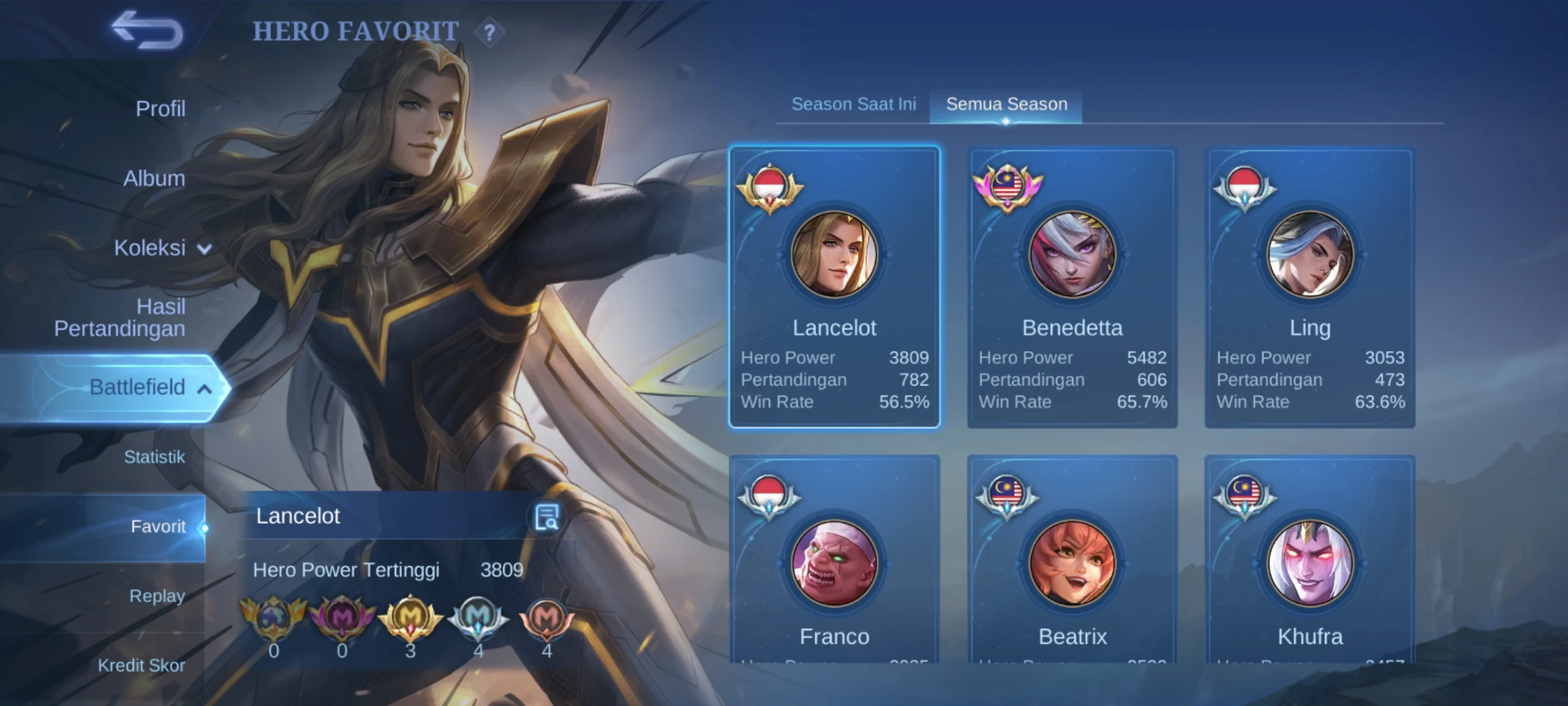
Task: Open the Profil menu entry
Action: pyautogui.click(x=160, y=109)
